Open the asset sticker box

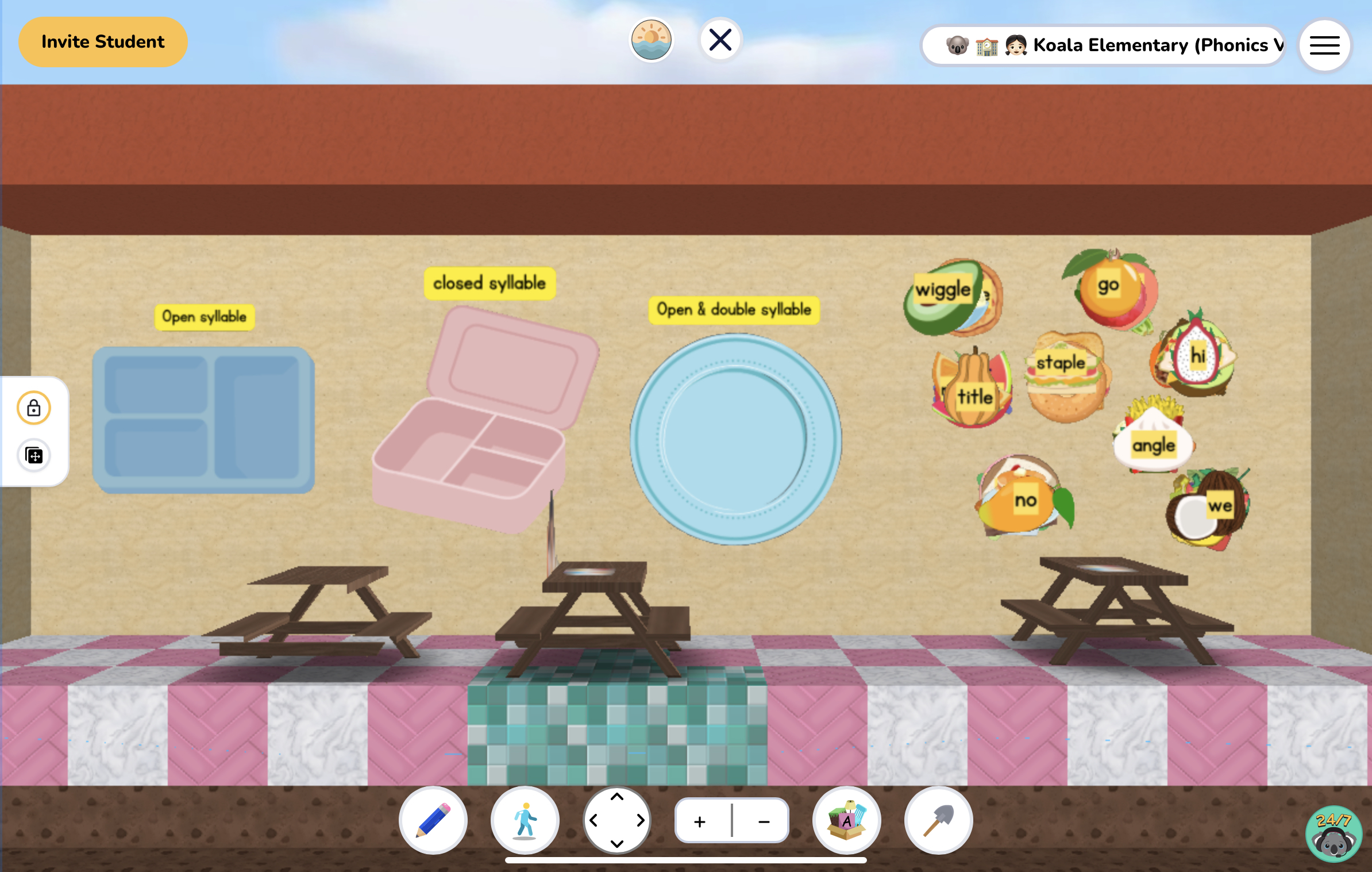(x=846, y=820)
